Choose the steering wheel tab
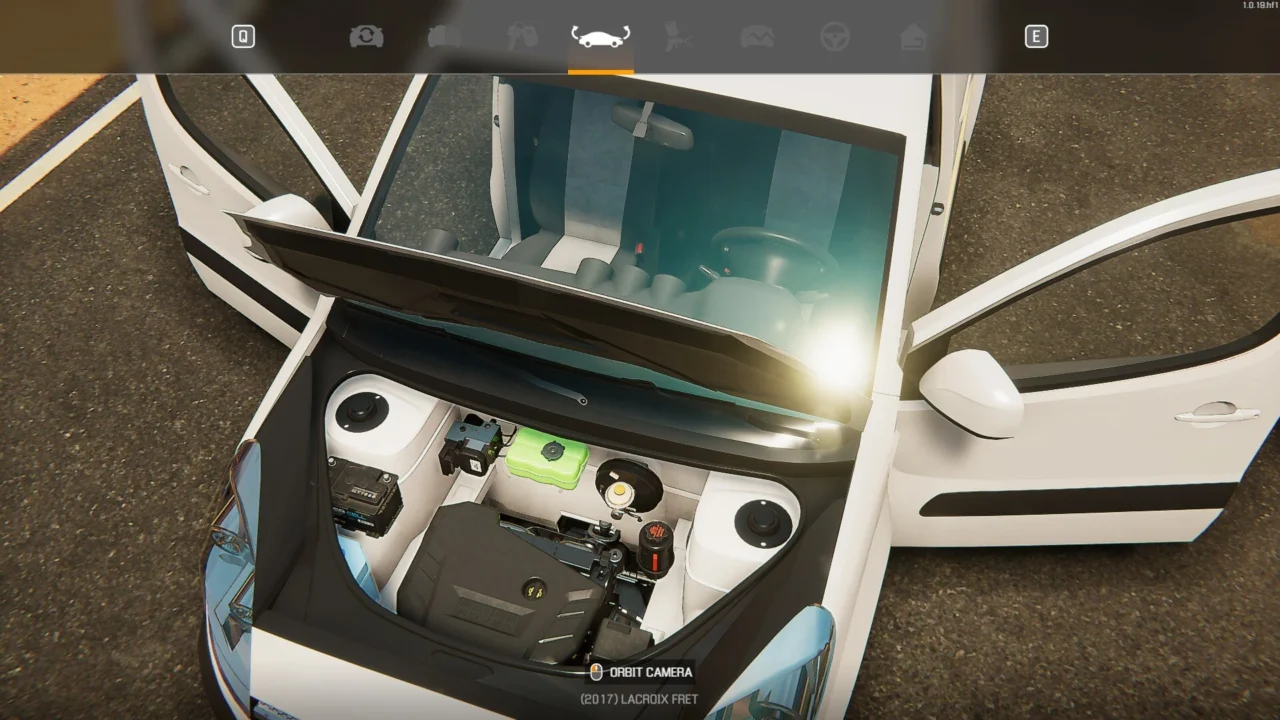This screenshot has height=720, width=1280. pos(835,37)
